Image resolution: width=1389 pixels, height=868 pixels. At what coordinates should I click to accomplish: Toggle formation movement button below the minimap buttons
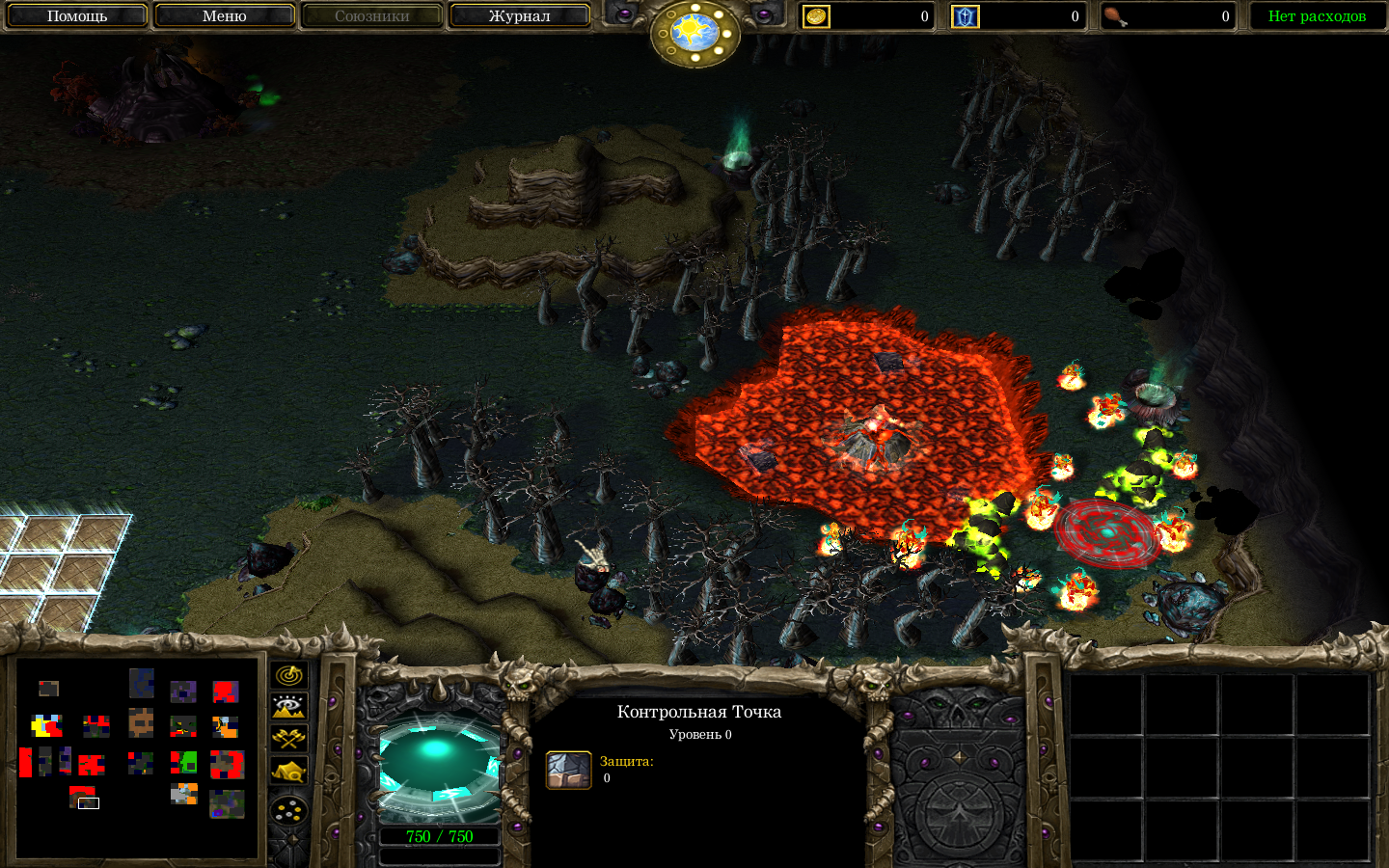point(289,811)
